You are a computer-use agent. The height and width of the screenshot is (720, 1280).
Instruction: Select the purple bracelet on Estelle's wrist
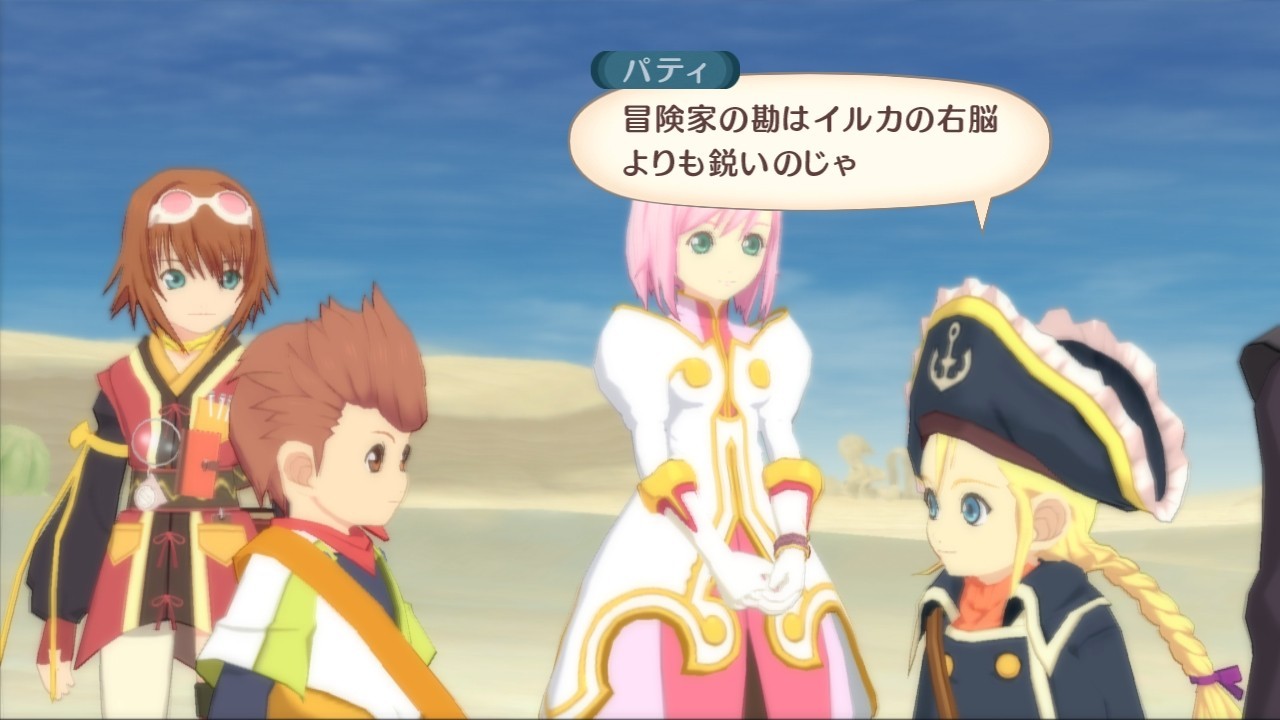pos(792,541)
